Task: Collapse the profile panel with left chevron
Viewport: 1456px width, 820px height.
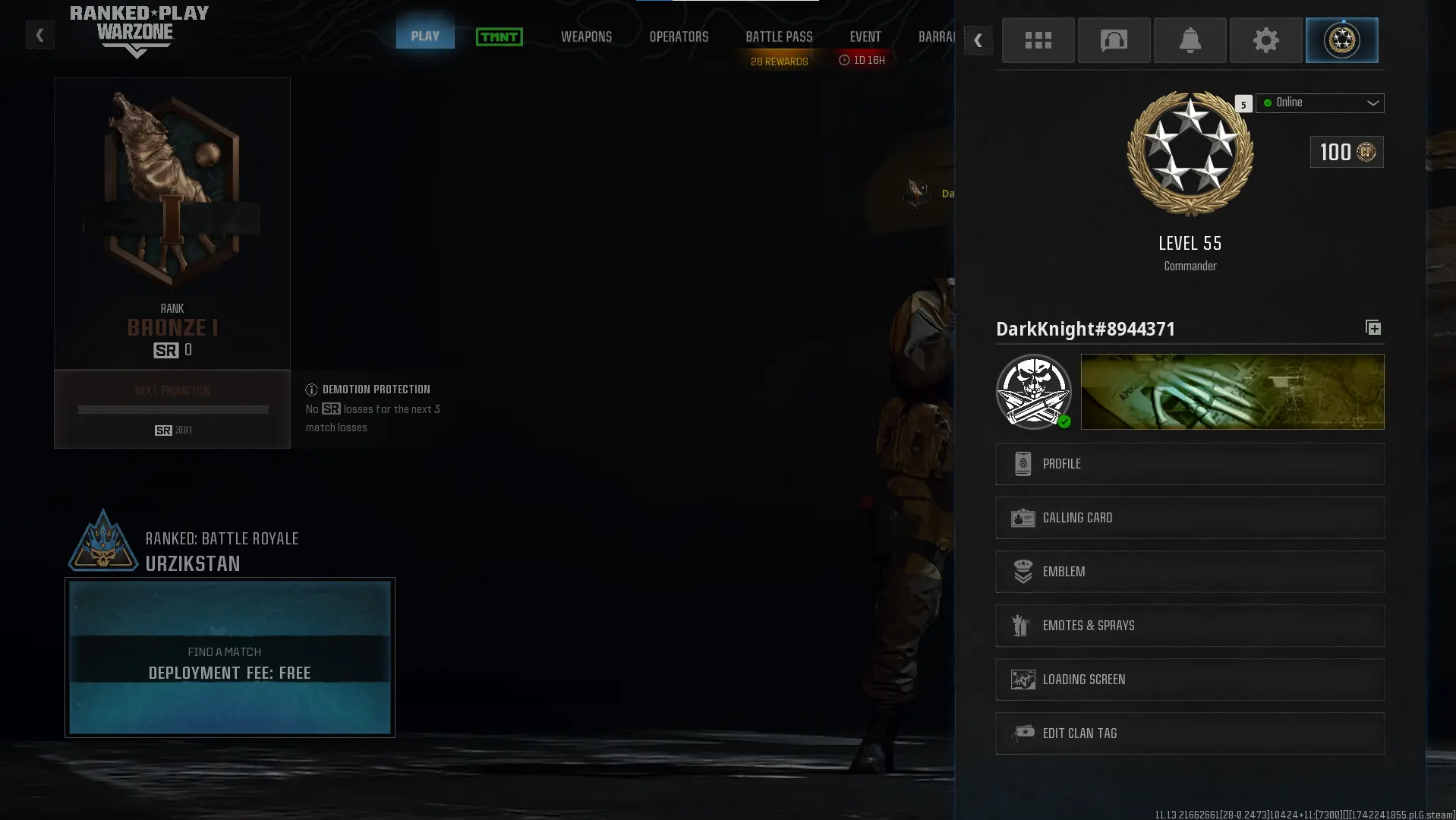Action: [x=978, y=40]
